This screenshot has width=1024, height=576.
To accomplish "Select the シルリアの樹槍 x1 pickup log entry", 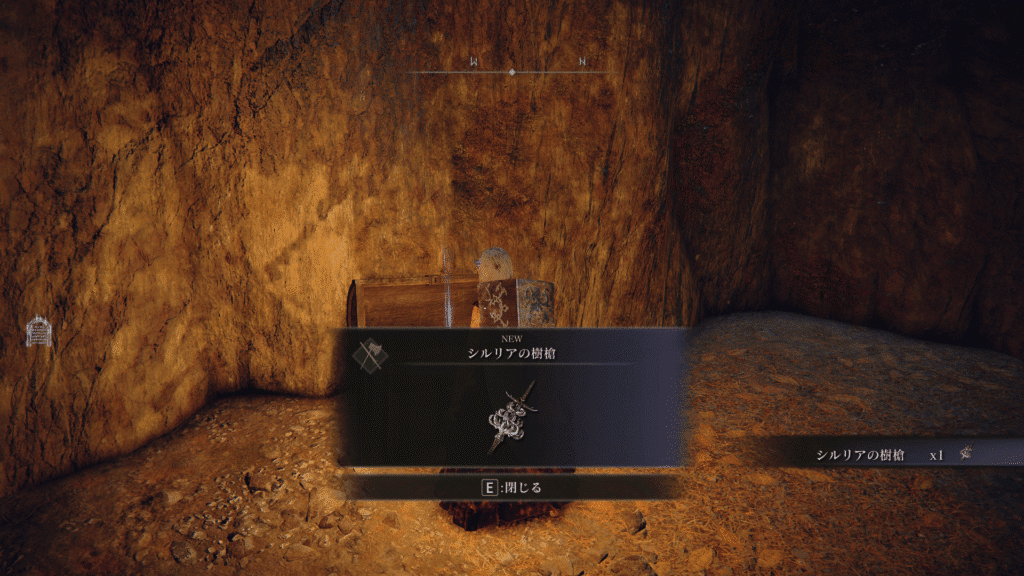I will [880, 455].
